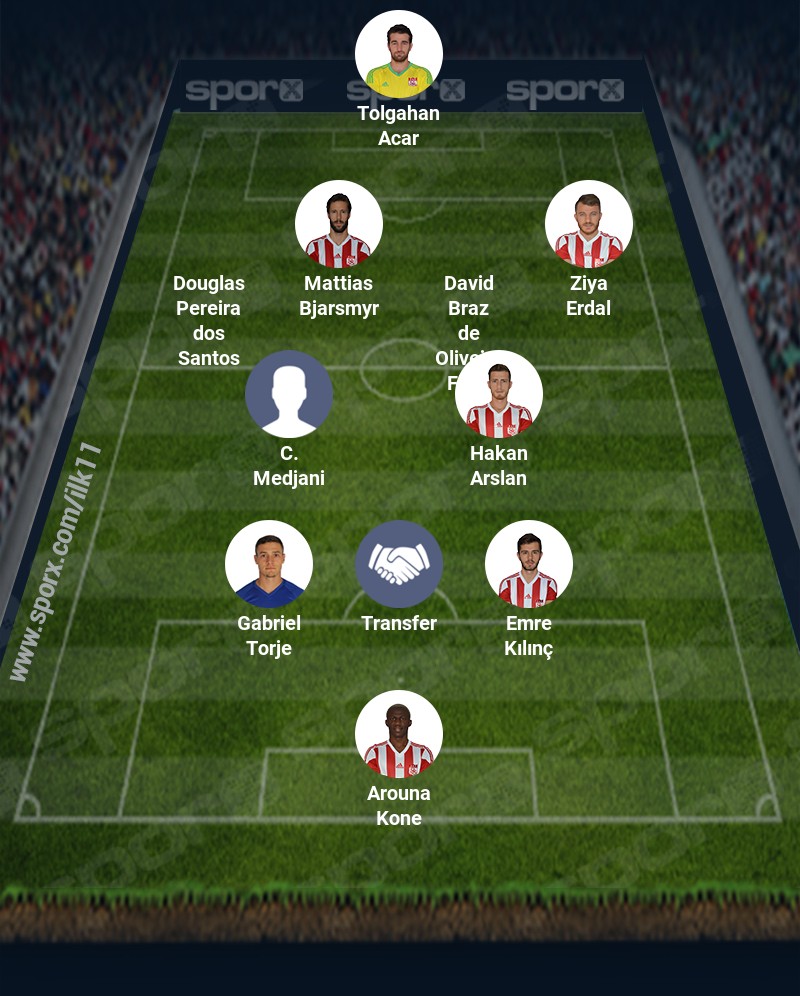The height and width of the screenshot is (996, 800).
Task: Pick the C. Medjani placeholder avatar
Action: pyautogui.click(x=289, y=394)
